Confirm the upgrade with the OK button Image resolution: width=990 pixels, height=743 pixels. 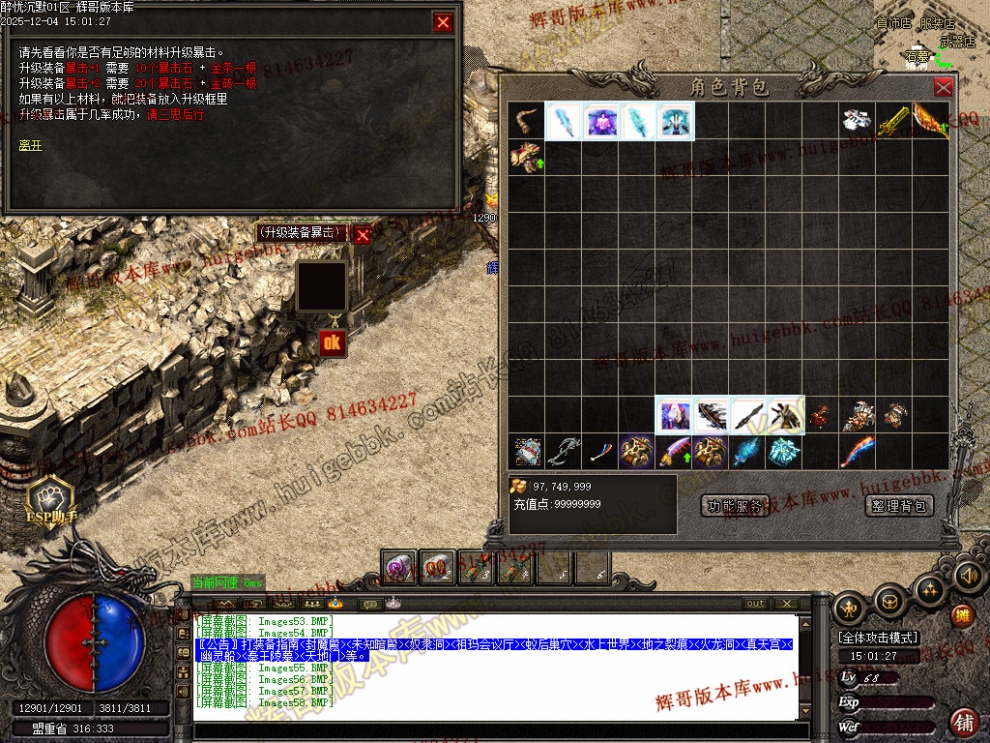(331, 344)
